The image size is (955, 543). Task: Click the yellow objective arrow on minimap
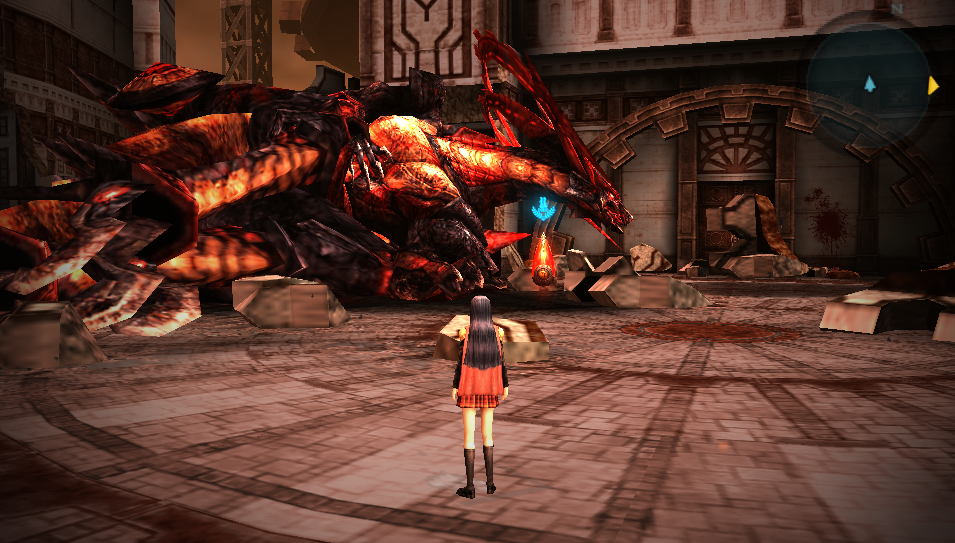pyautogui.click(x=932, y=86)
